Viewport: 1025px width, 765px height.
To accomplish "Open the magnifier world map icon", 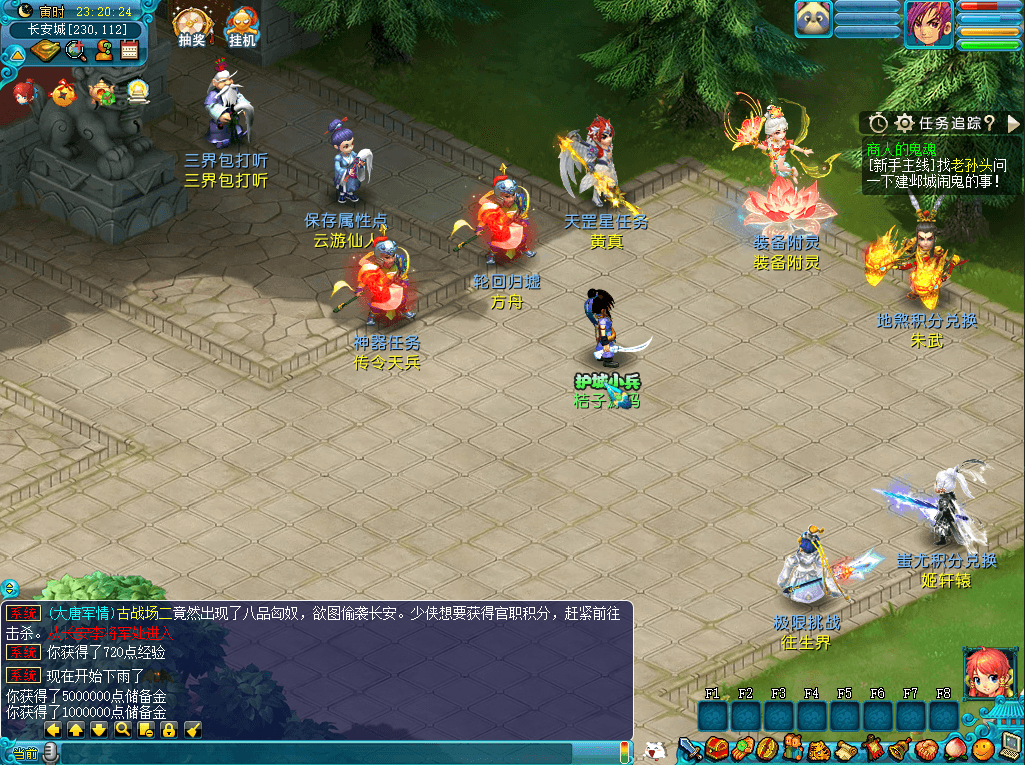I will (76, 51).
